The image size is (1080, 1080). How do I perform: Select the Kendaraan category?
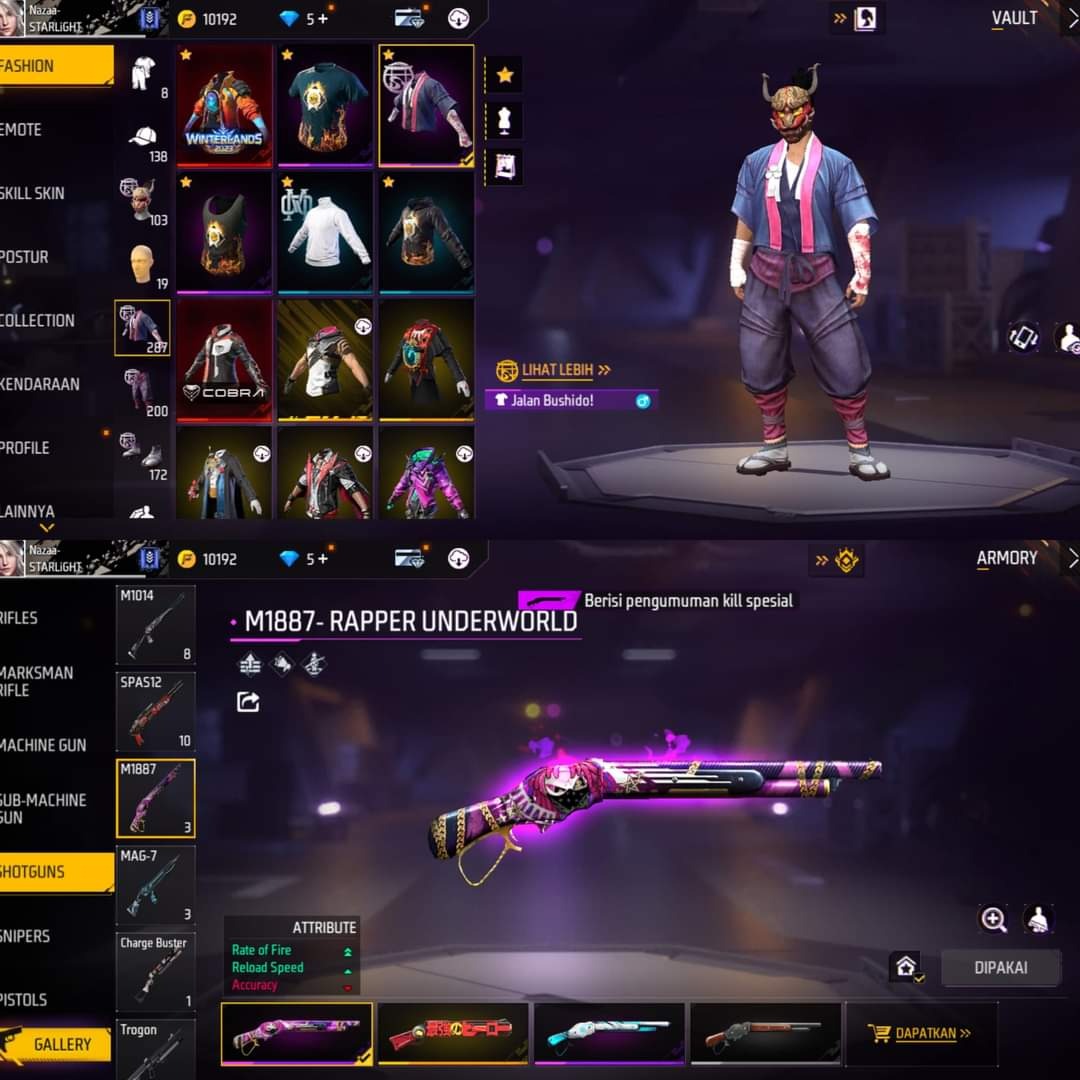pyautogui.click(x=42, y=384)
